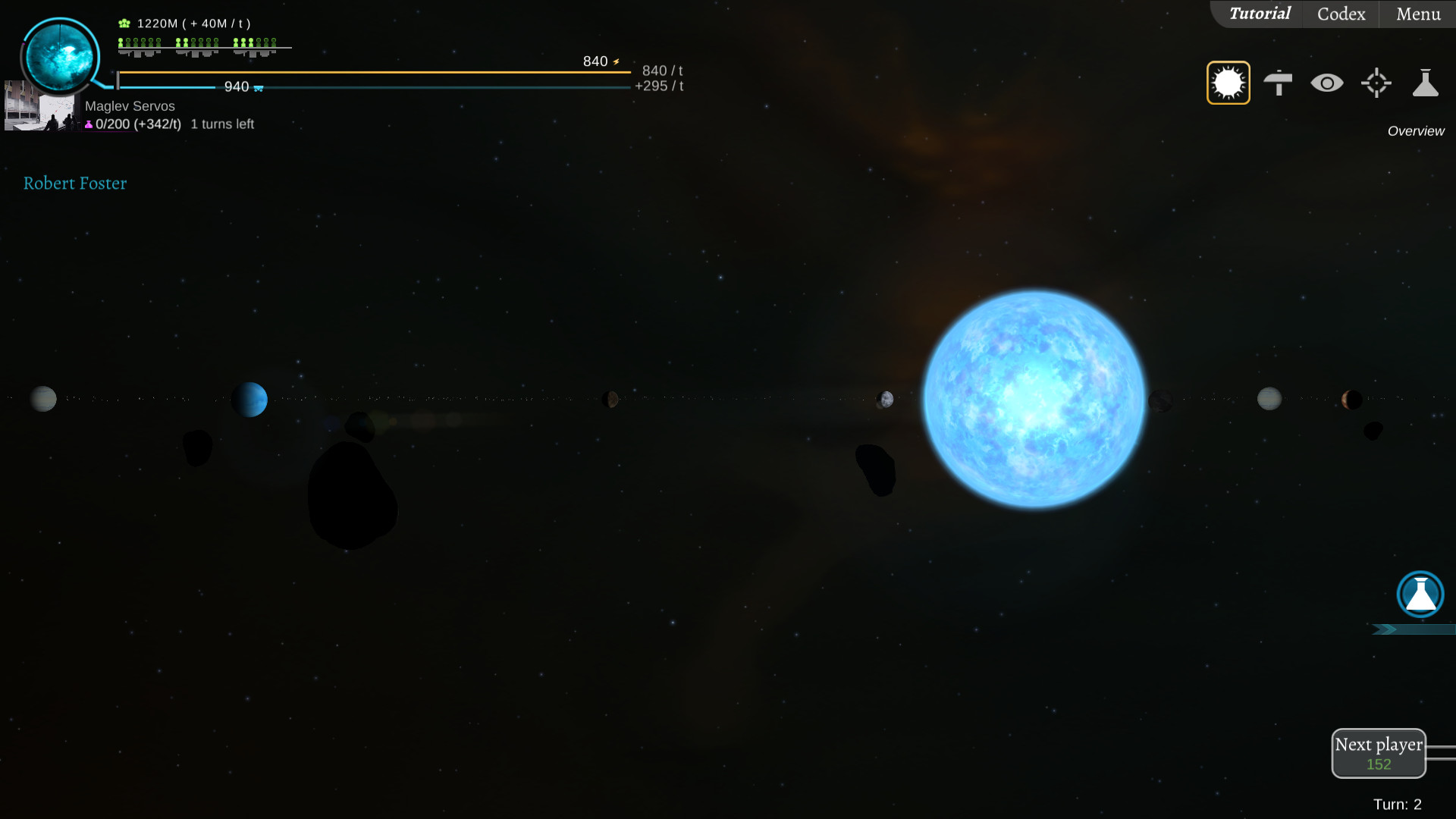Toggle targeting mode with the crosshair
The width and height of the screenshot is (1456, 819).
1376,82
